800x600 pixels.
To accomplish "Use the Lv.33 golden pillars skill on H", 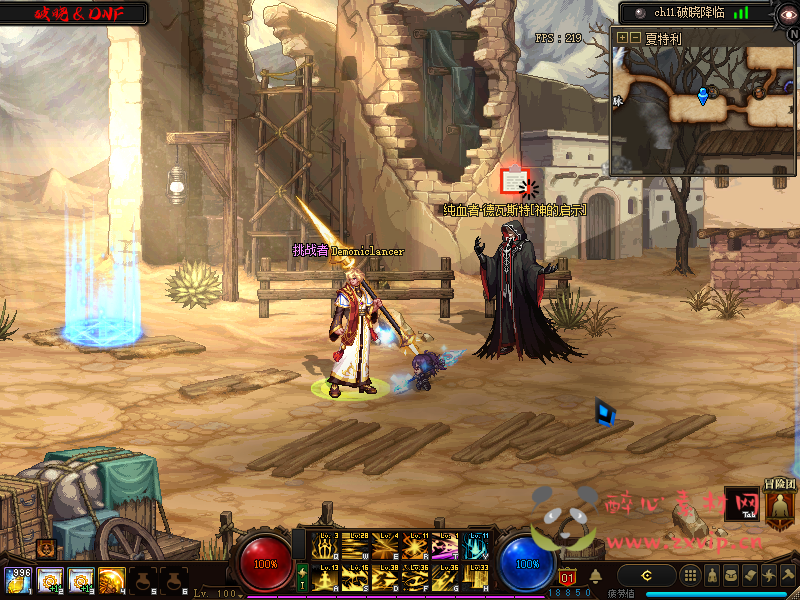I will click(x=477, y=578).
